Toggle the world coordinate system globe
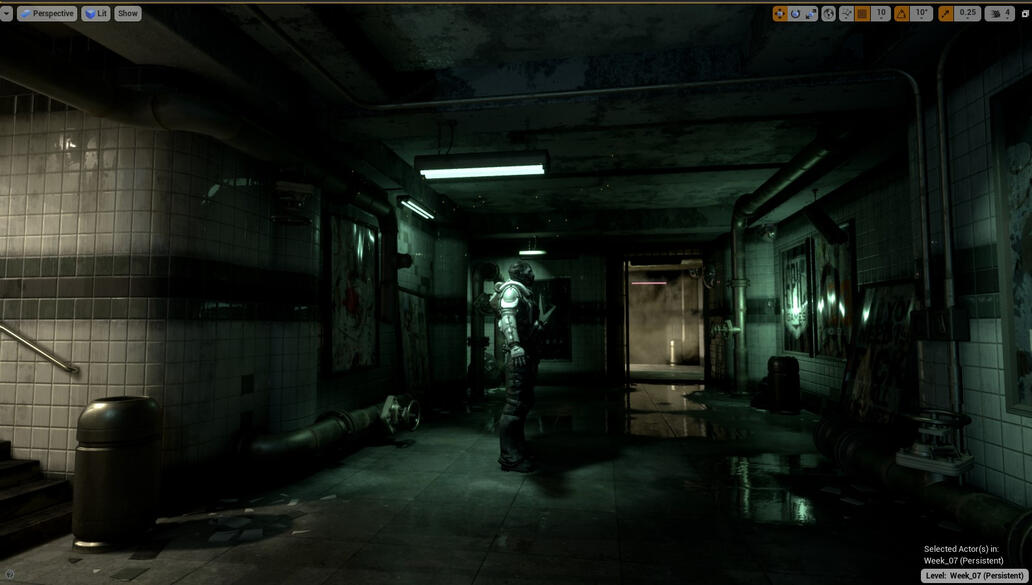 click(828, 13)
